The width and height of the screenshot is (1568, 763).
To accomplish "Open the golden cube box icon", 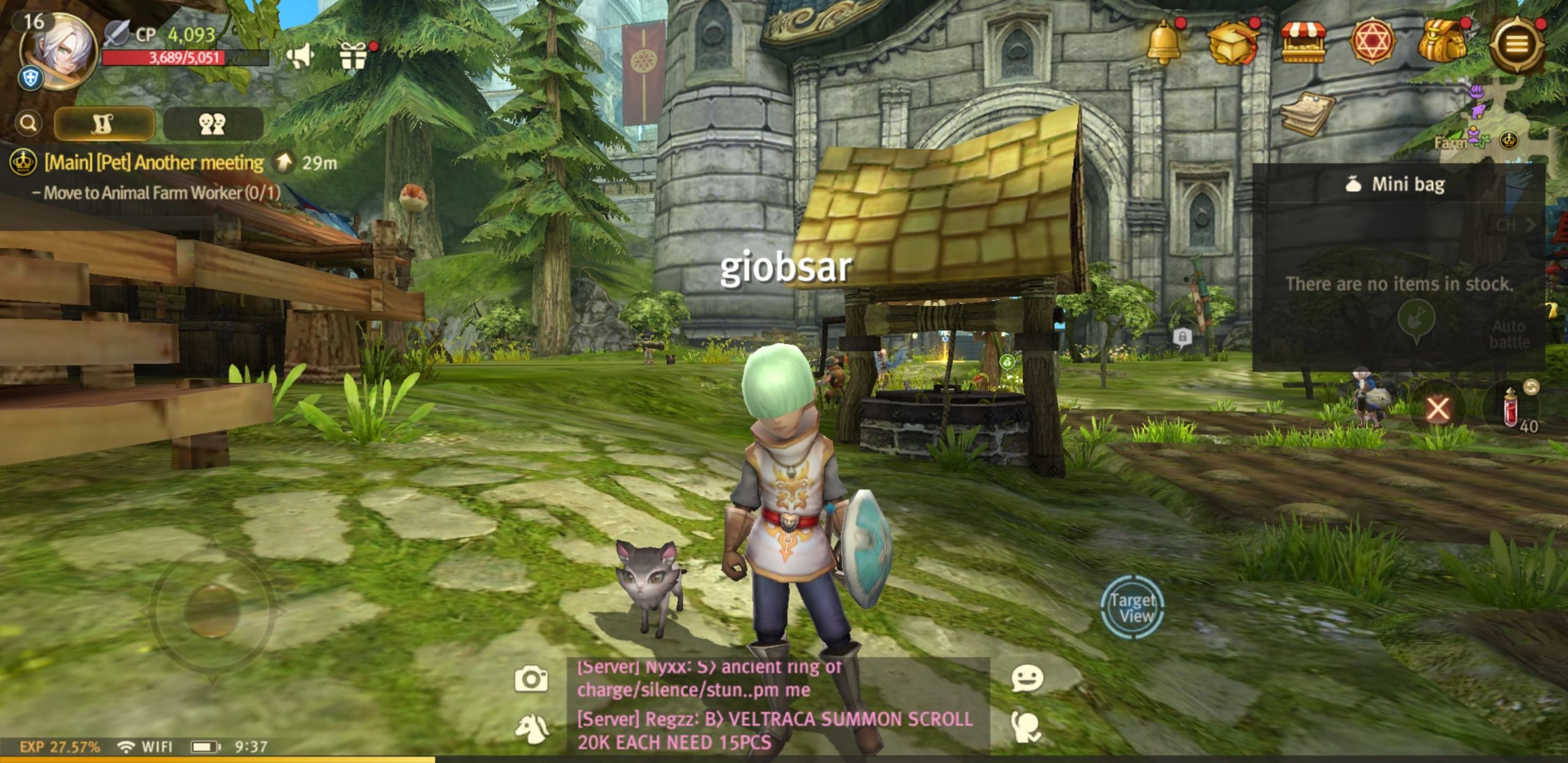I will (1231, 43).
